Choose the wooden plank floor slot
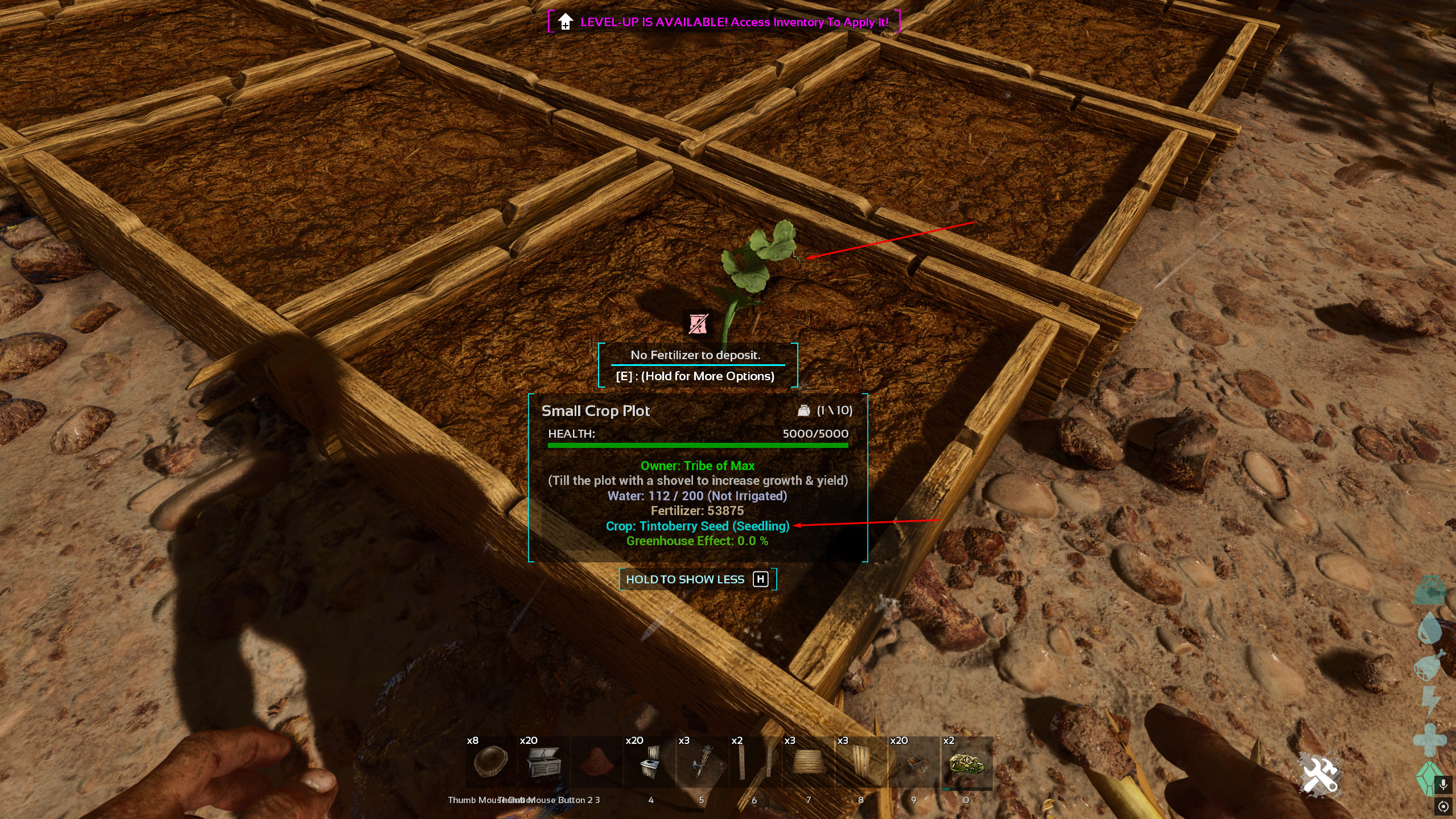This screenshot has width=1456, height=819. pos(807,763)
